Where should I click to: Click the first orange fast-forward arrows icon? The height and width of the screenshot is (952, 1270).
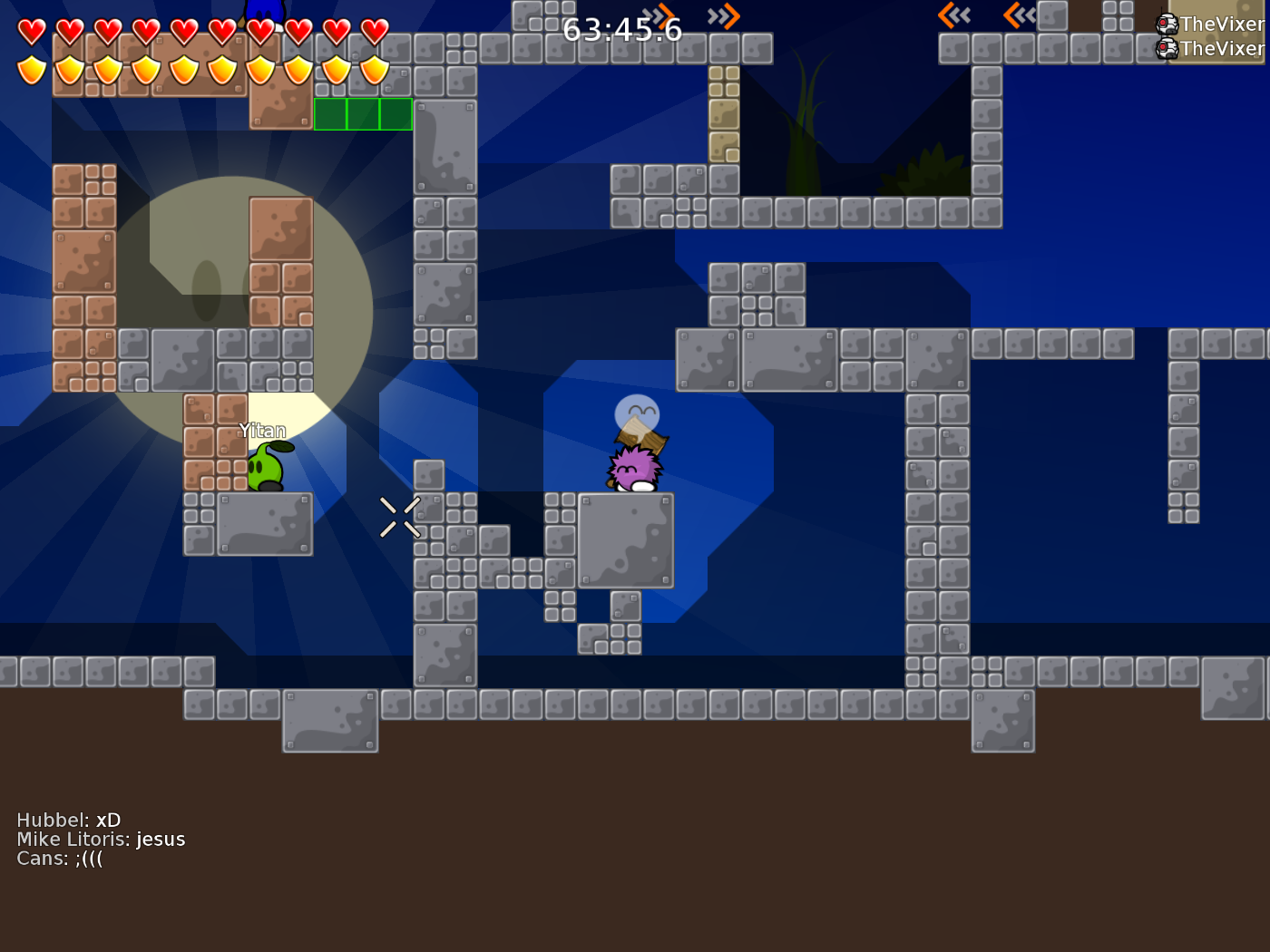658,15
